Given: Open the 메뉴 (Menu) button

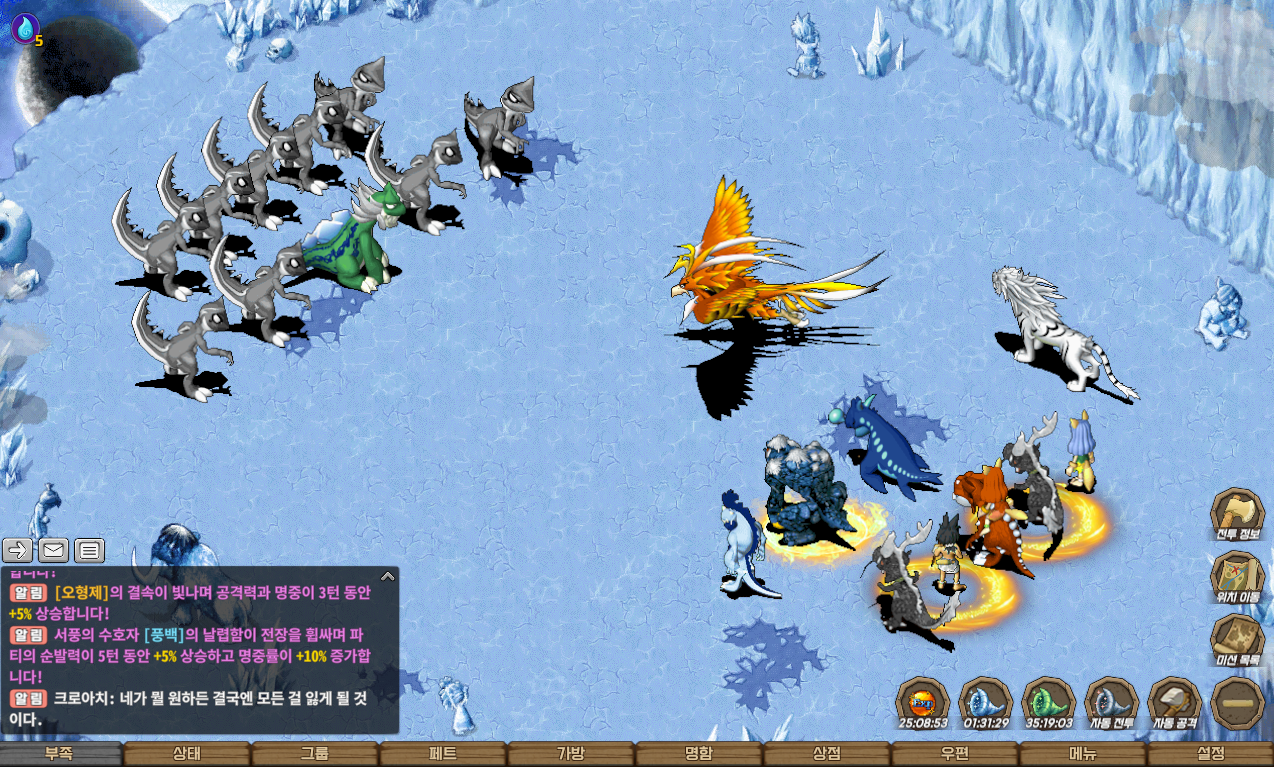Looking at the screenshot, I should click(1083, 754).
